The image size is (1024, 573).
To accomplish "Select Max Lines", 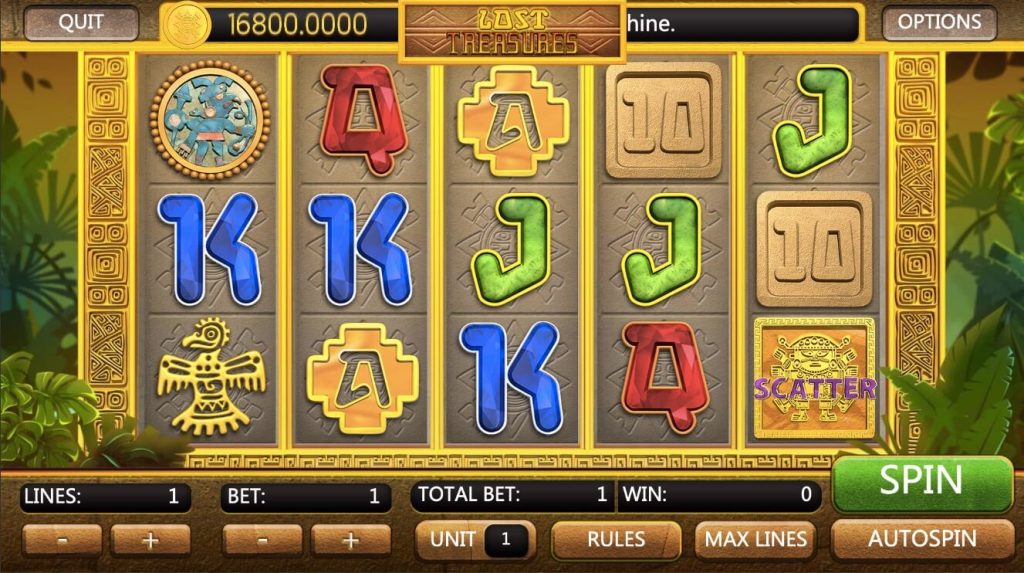I will [x=755, y=540].
